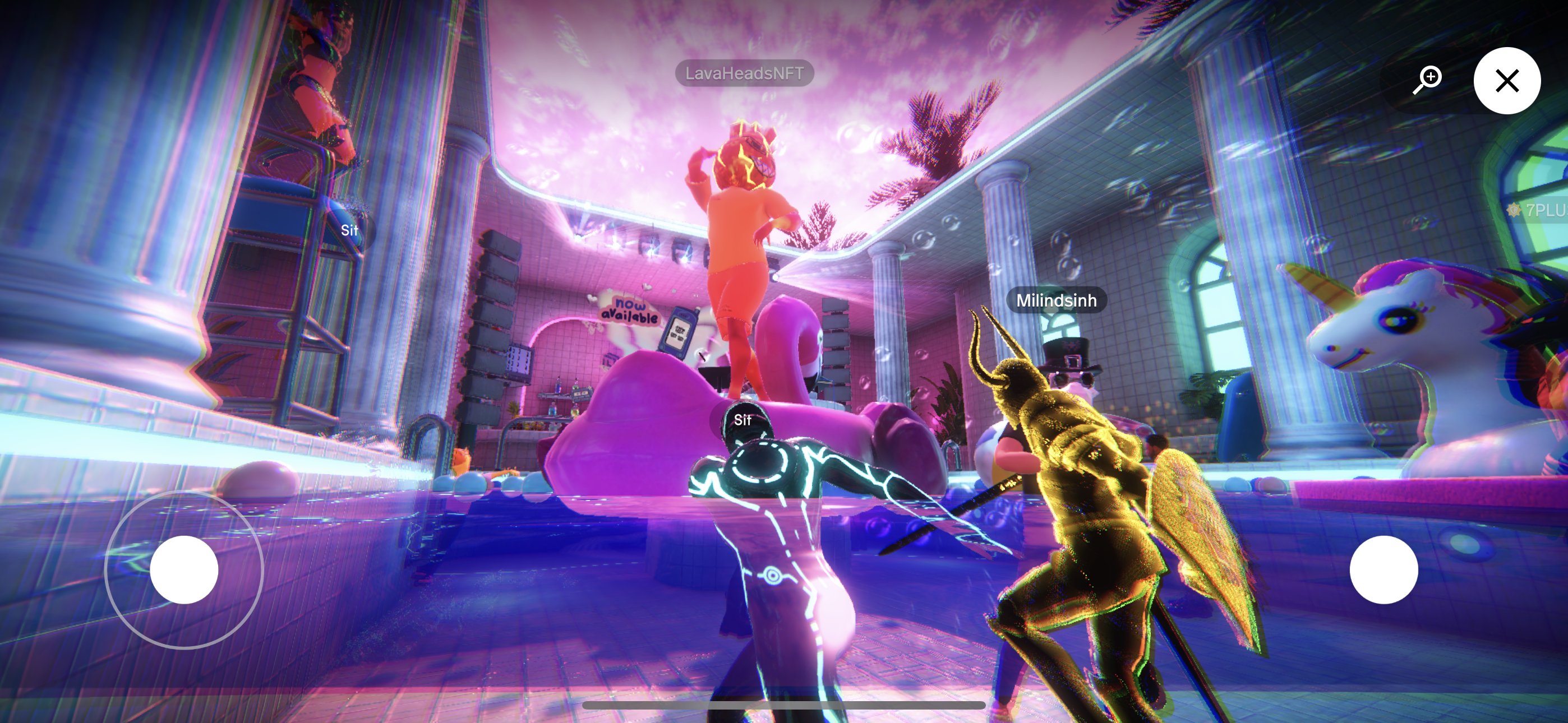Select the Milindsinh player name tag
This screenshot has width=1568, height=723.
pyautogui.click(x=1056, y=300)
